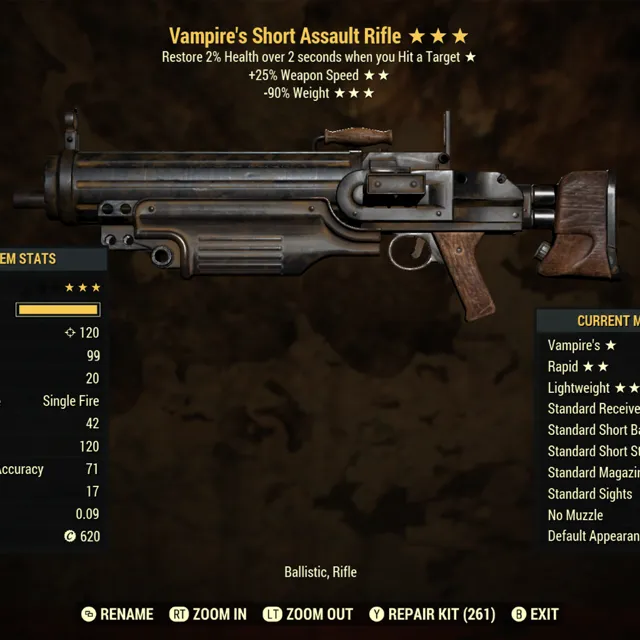Viewport: 640px width, 640px height.
Task: Select the Rename option
Action: 117,614
